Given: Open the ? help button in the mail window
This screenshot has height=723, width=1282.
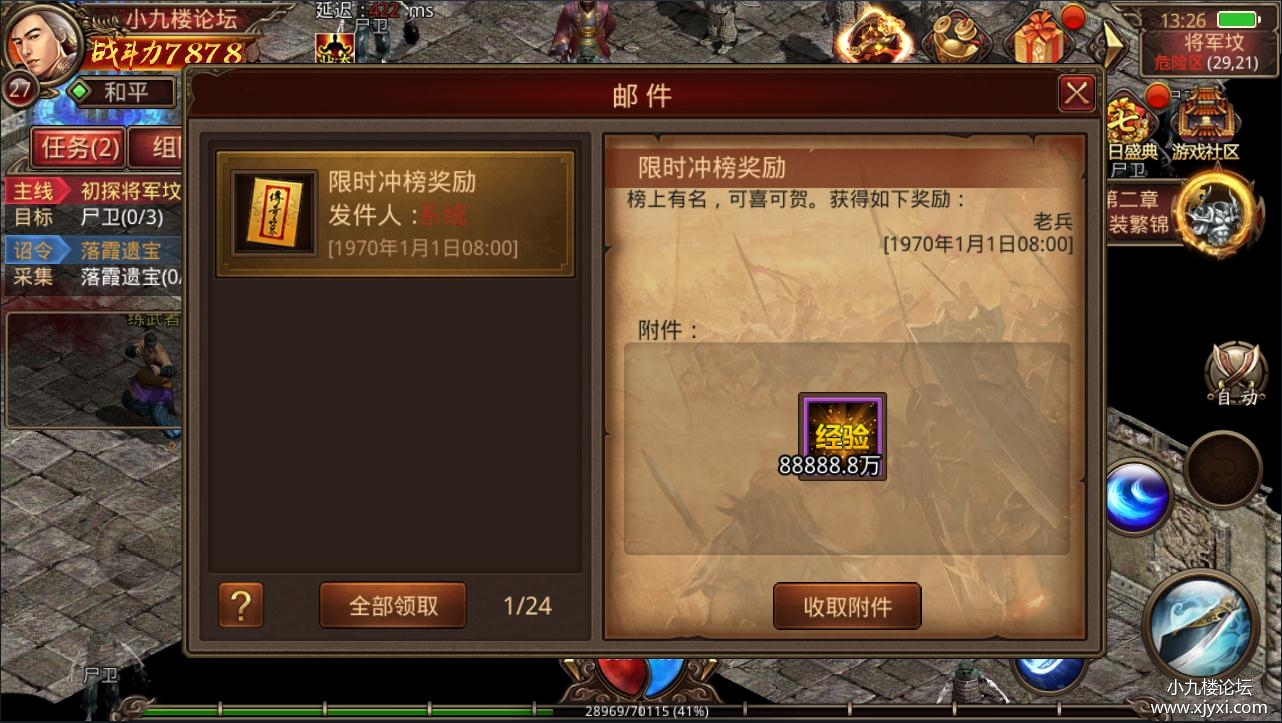Looking at the screenshot, I should 240,605.
